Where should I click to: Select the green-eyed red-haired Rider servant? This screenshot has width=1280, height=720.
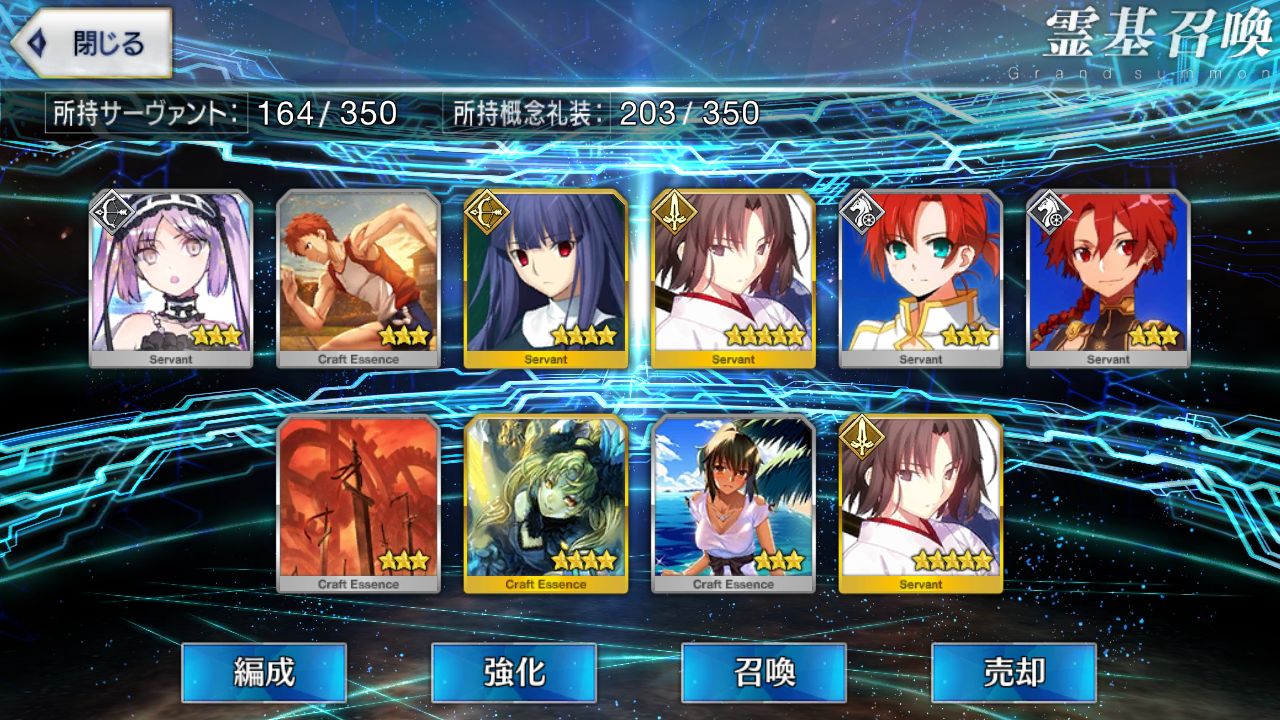[x=920, y=278]
